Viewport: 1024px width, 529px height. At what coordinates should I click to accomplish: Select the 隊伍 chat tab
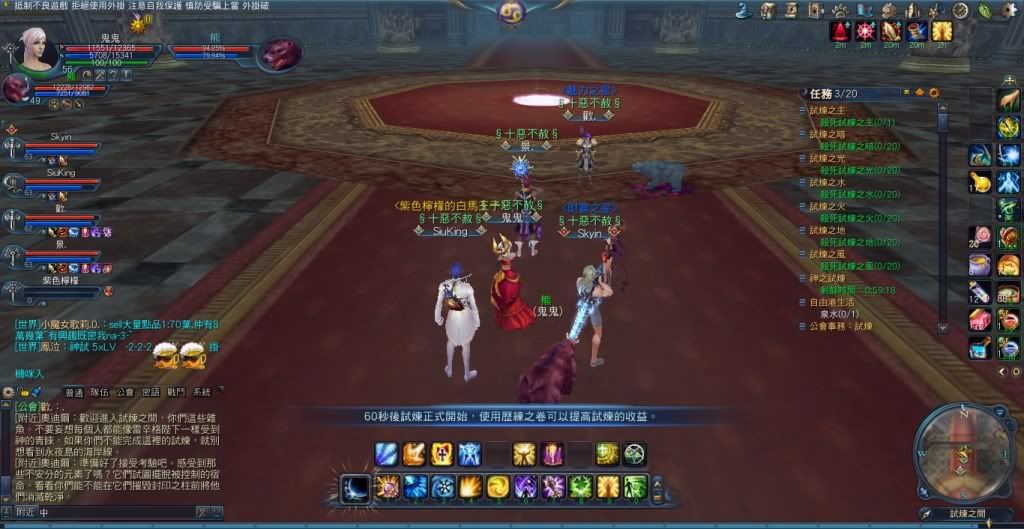point(100,393)
